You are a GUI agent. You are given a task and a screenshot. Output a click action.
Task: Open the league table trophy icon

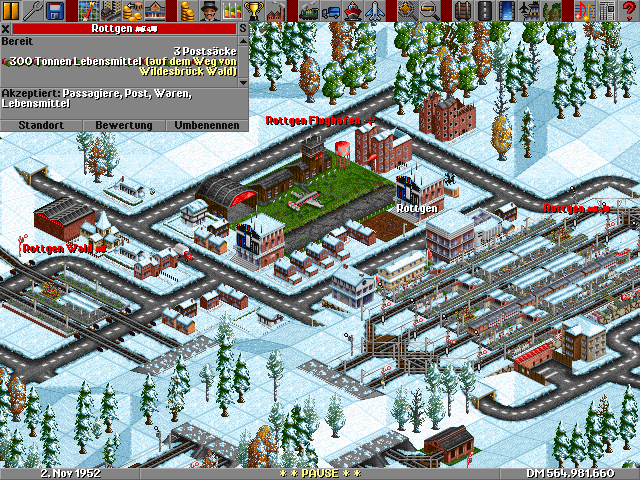(253, 11)
